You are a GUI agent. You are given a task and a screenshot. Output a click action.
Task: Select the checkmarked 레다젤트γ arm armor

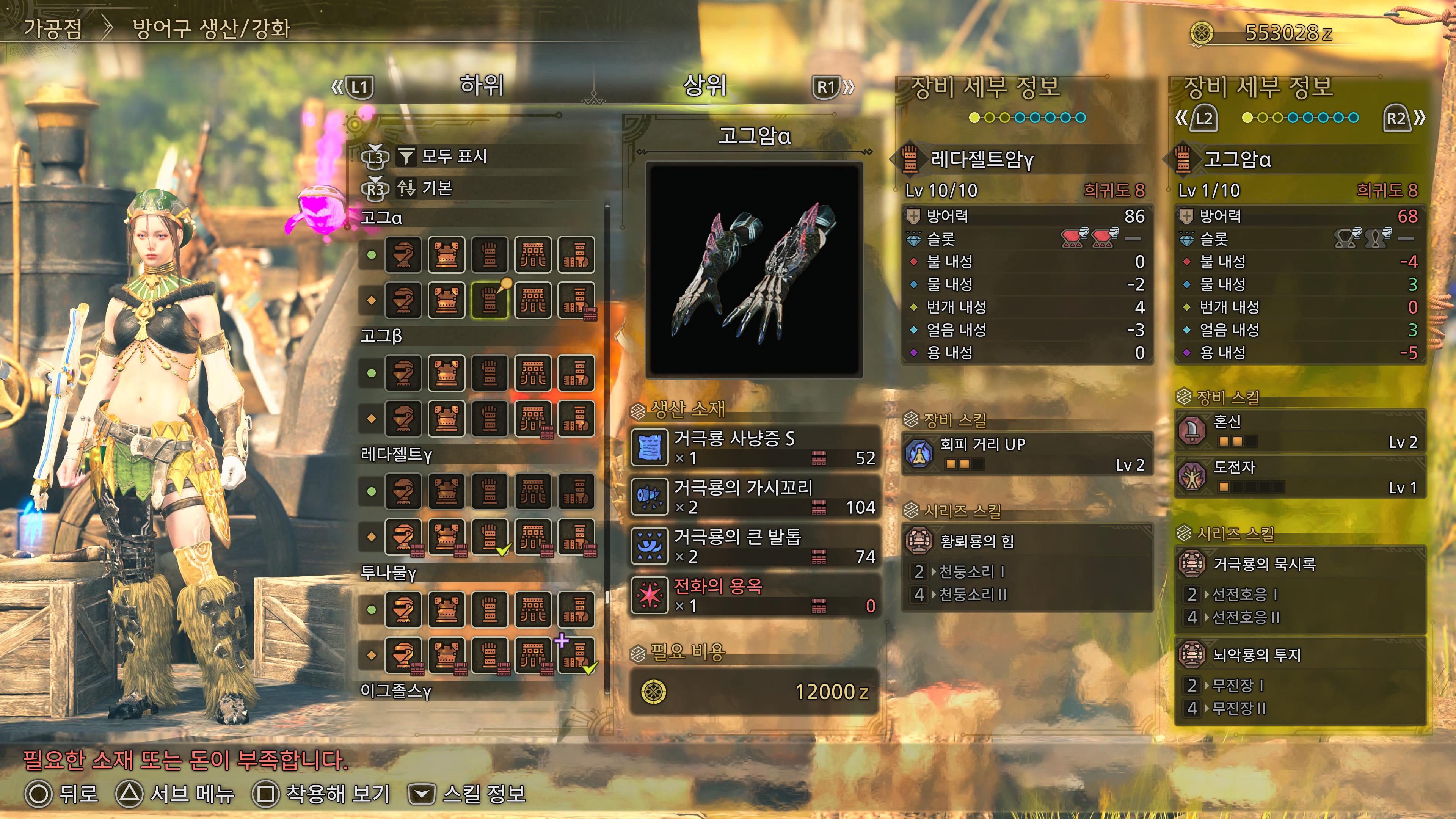click(490, 537)
